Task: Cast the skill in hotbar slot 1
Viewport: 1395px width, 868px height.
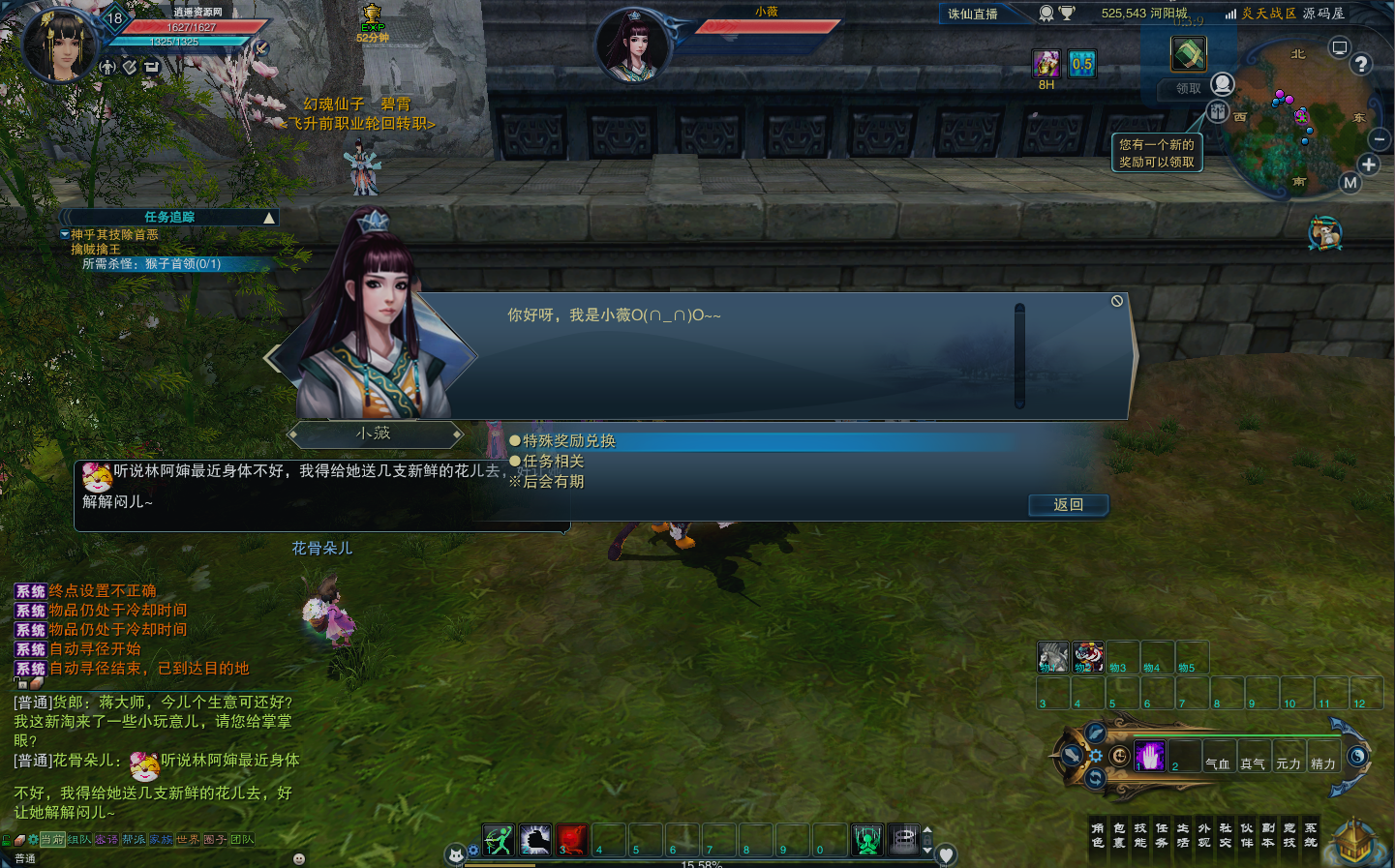Action: [500, 840]
